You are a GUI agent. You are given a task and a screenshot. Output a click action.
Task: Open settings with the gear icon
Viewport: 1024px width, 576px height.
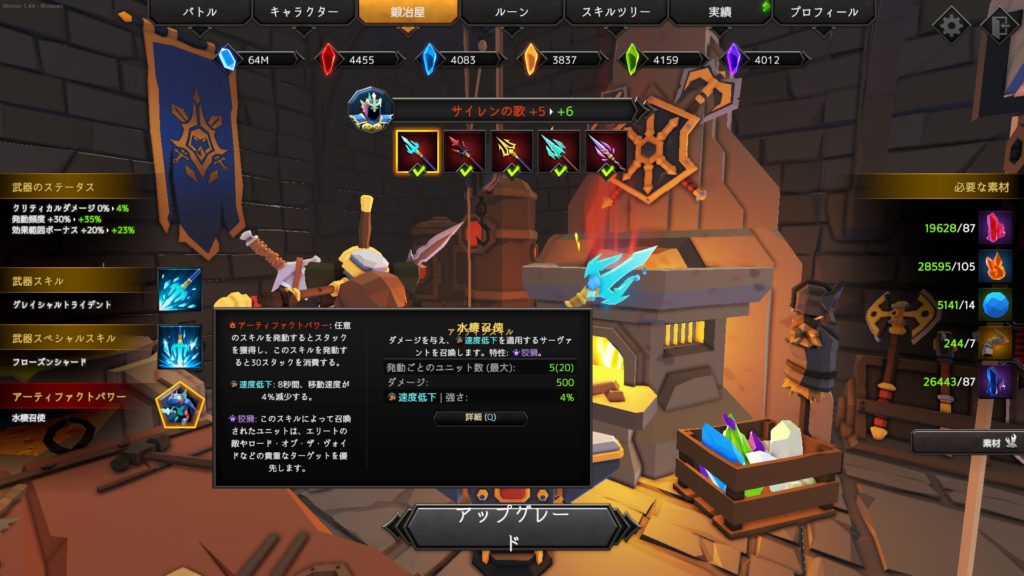point(950,25)
